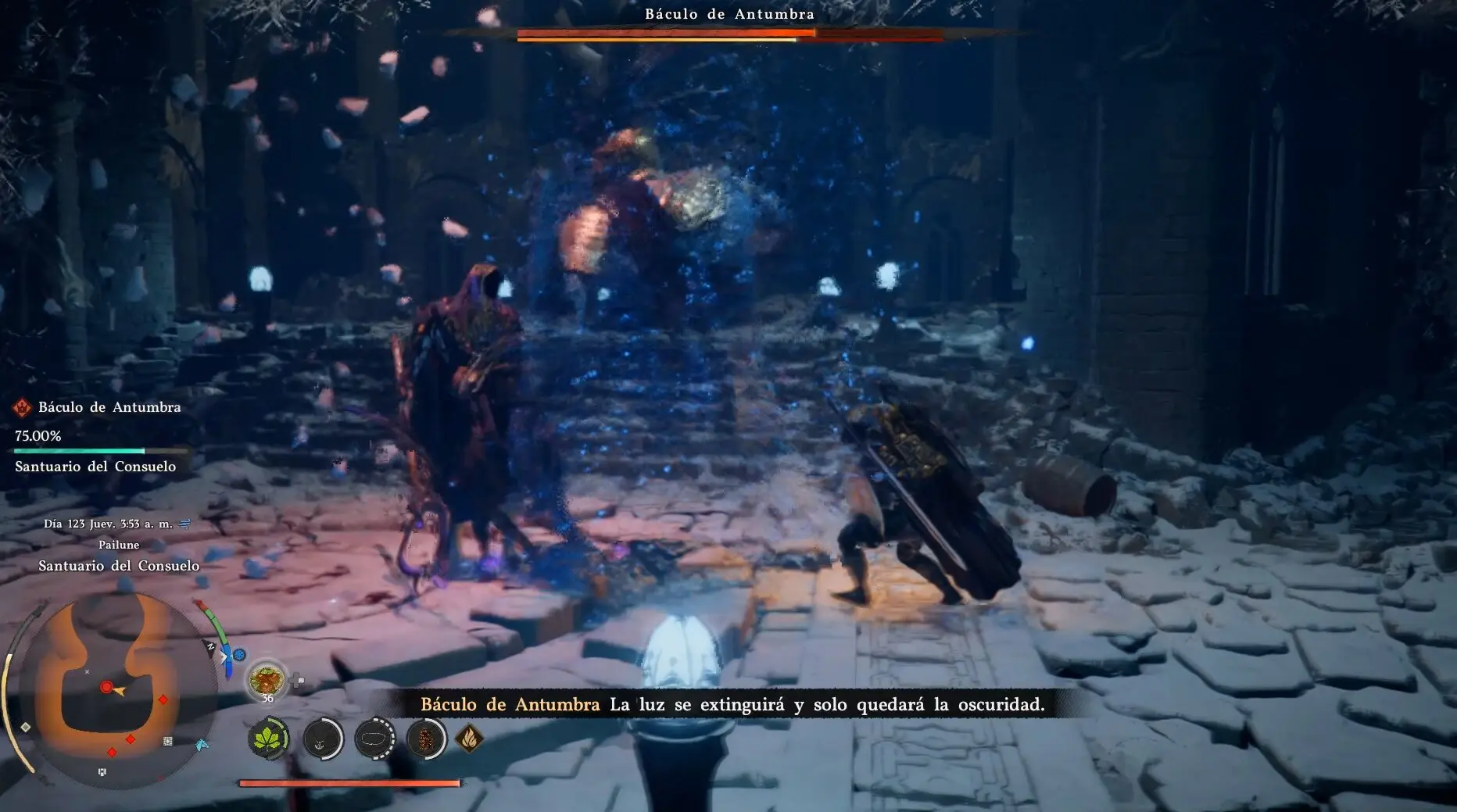Click the north compass marker on minimap
This screenshot has width=1457, height=812.
click(210, 646)
